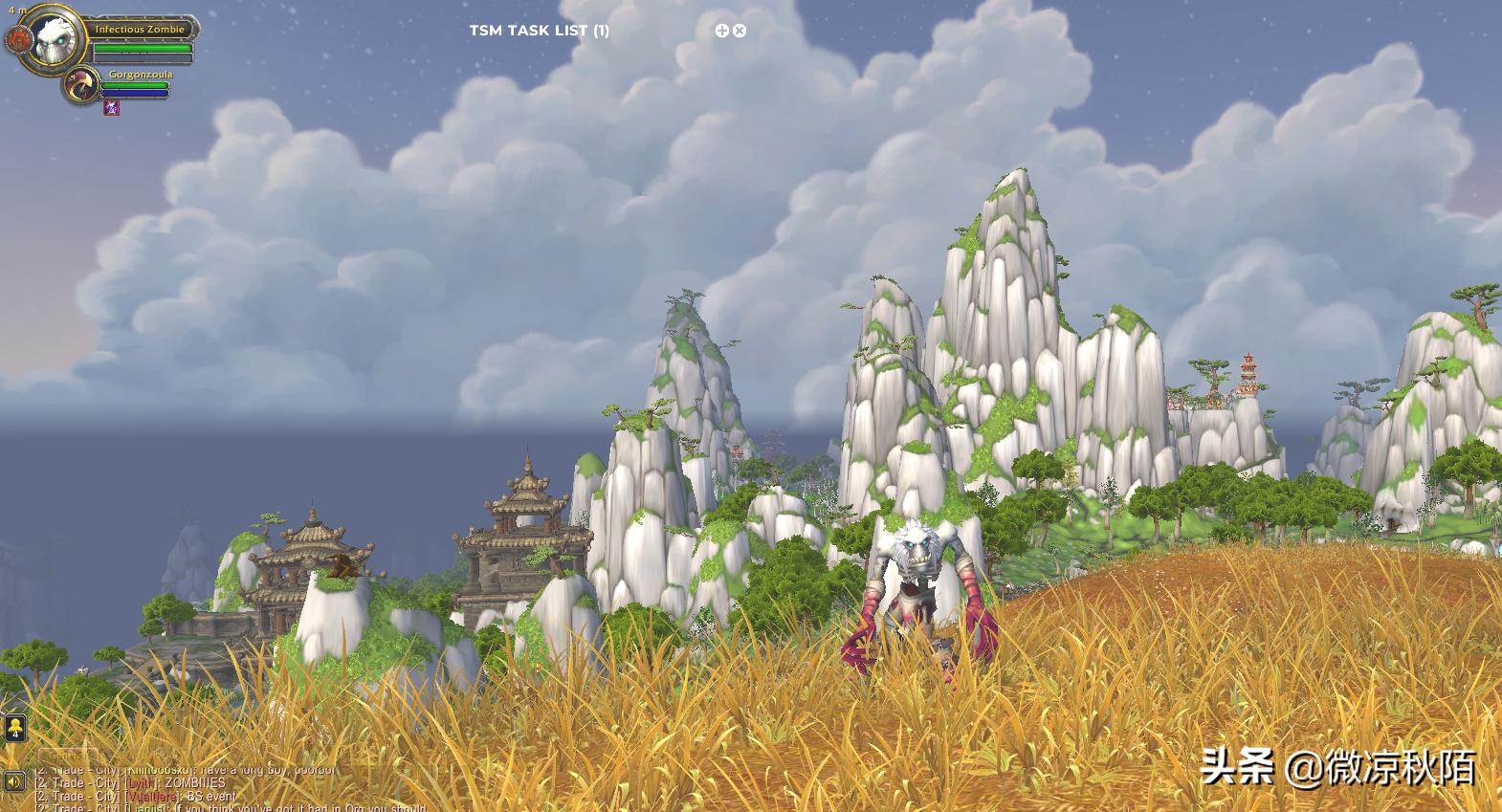Switch to the General chat tab
1502x812 pixels.
(67, 755)
